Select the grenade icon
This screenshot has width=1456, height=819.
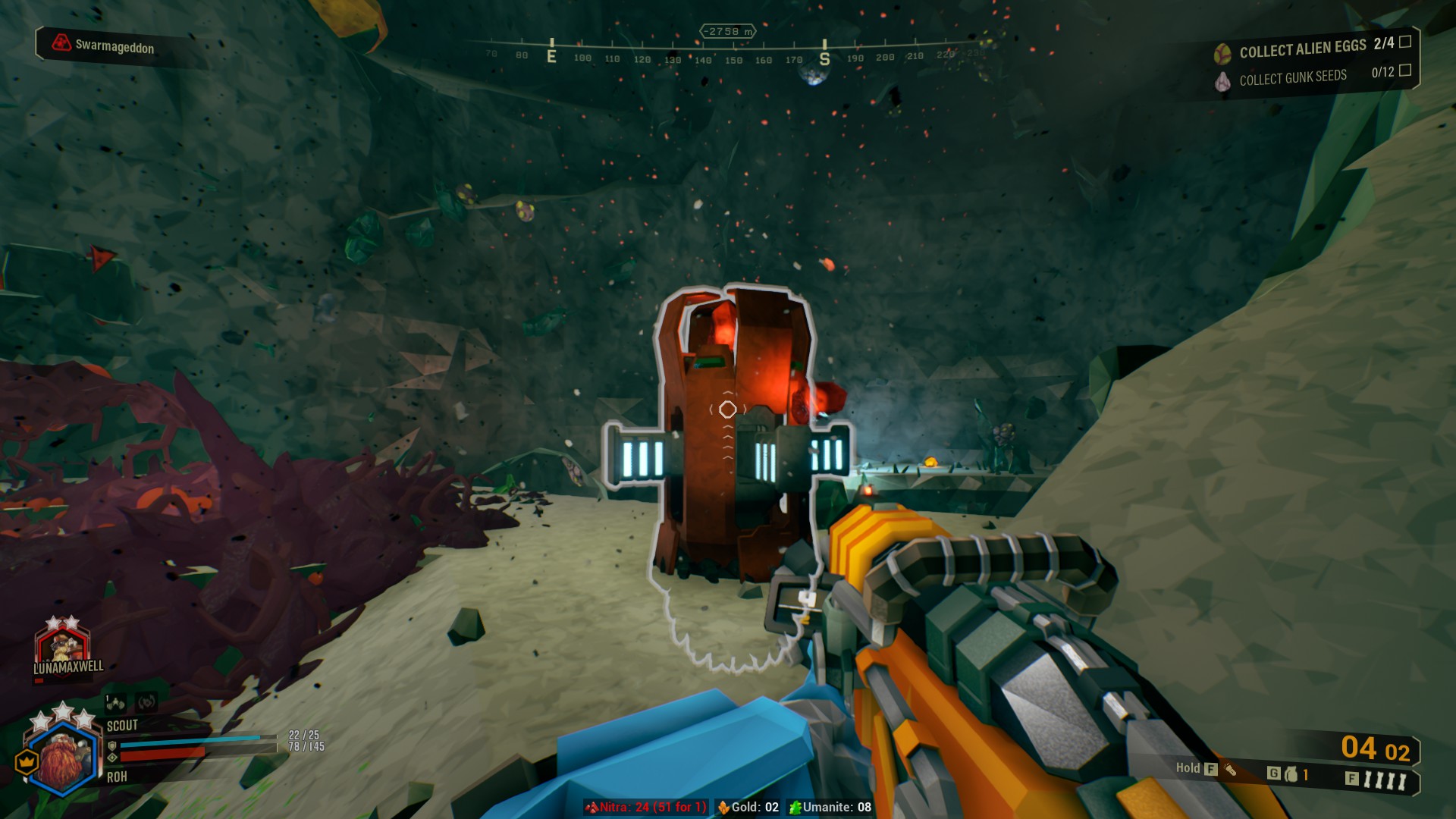[x=1291, y=774]
